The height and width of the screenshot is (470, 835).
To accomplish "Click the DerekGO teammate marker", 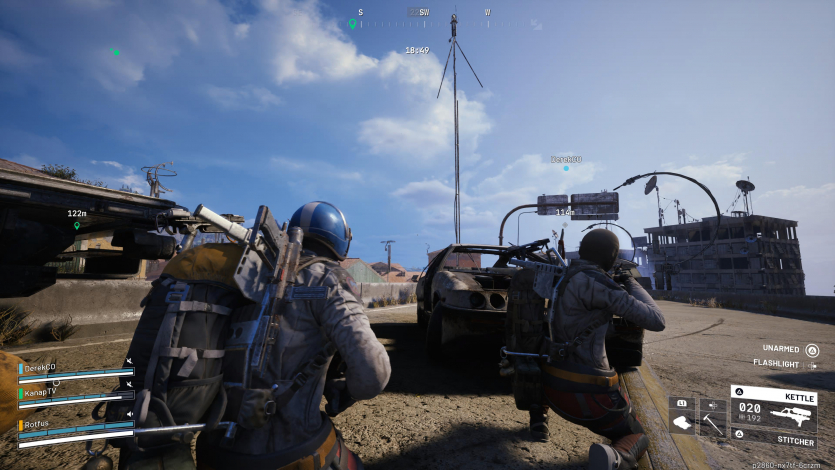I will 566,168.
